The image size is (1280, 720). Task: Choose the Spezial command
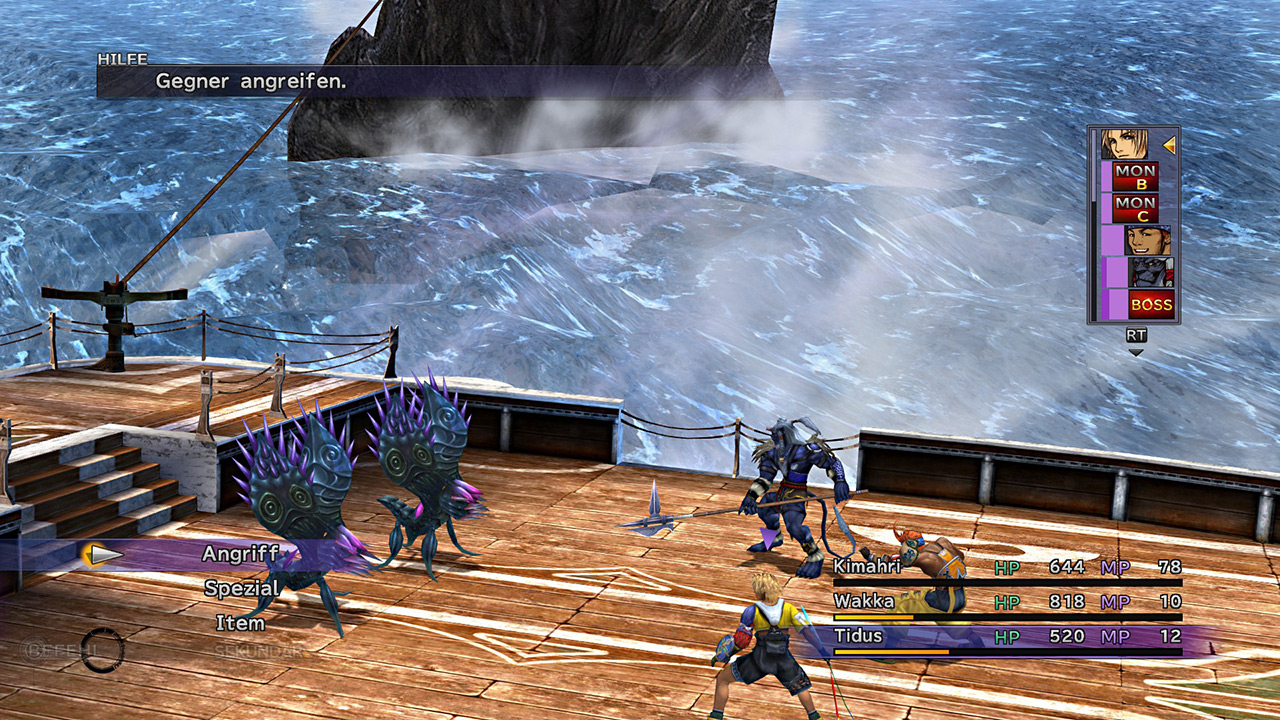[241, 588]
